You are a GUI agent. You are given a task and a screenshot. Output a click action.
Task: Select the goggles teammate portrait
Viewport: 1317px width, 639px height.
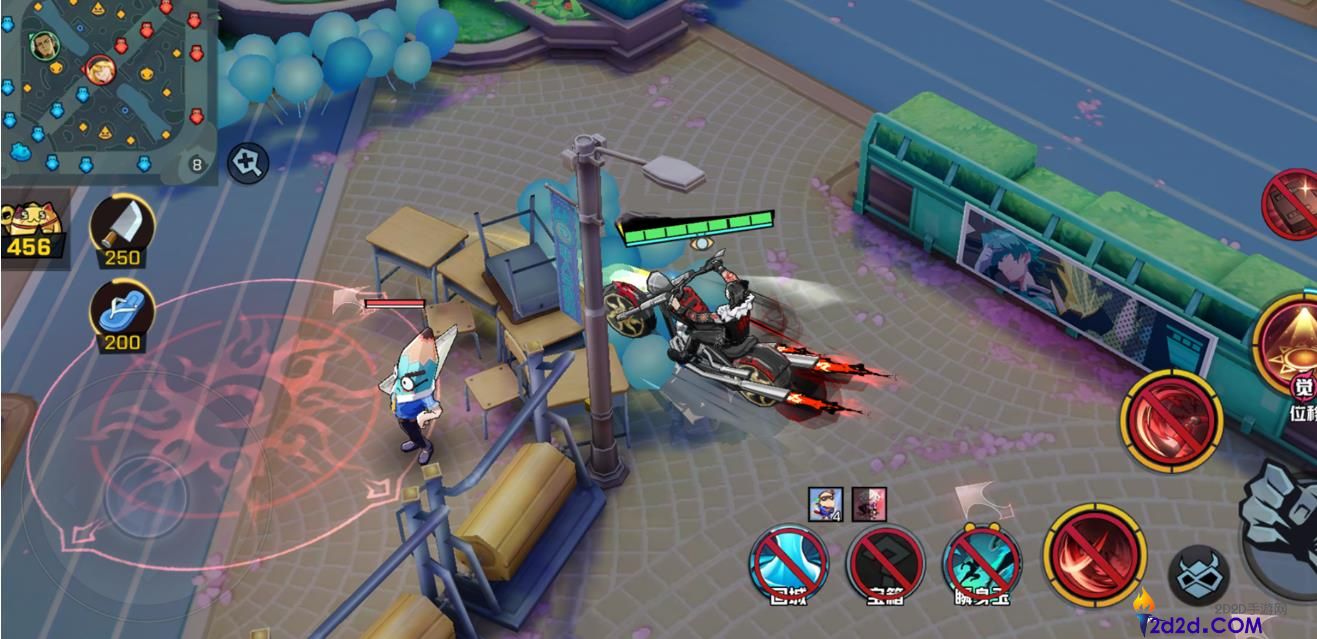[826, 503]
